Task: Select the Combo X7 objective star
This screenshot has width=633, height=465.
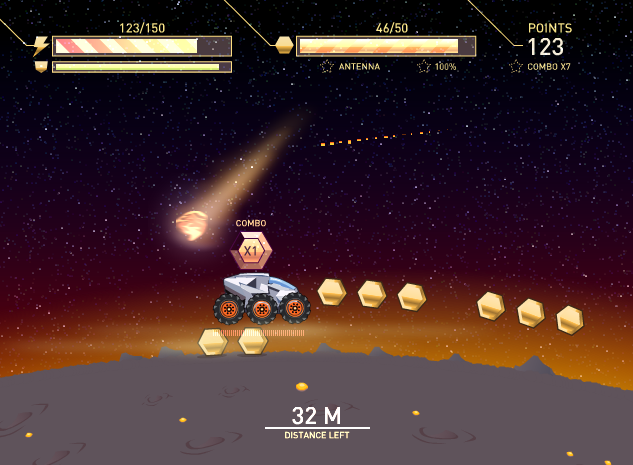Action: point(516,66)
